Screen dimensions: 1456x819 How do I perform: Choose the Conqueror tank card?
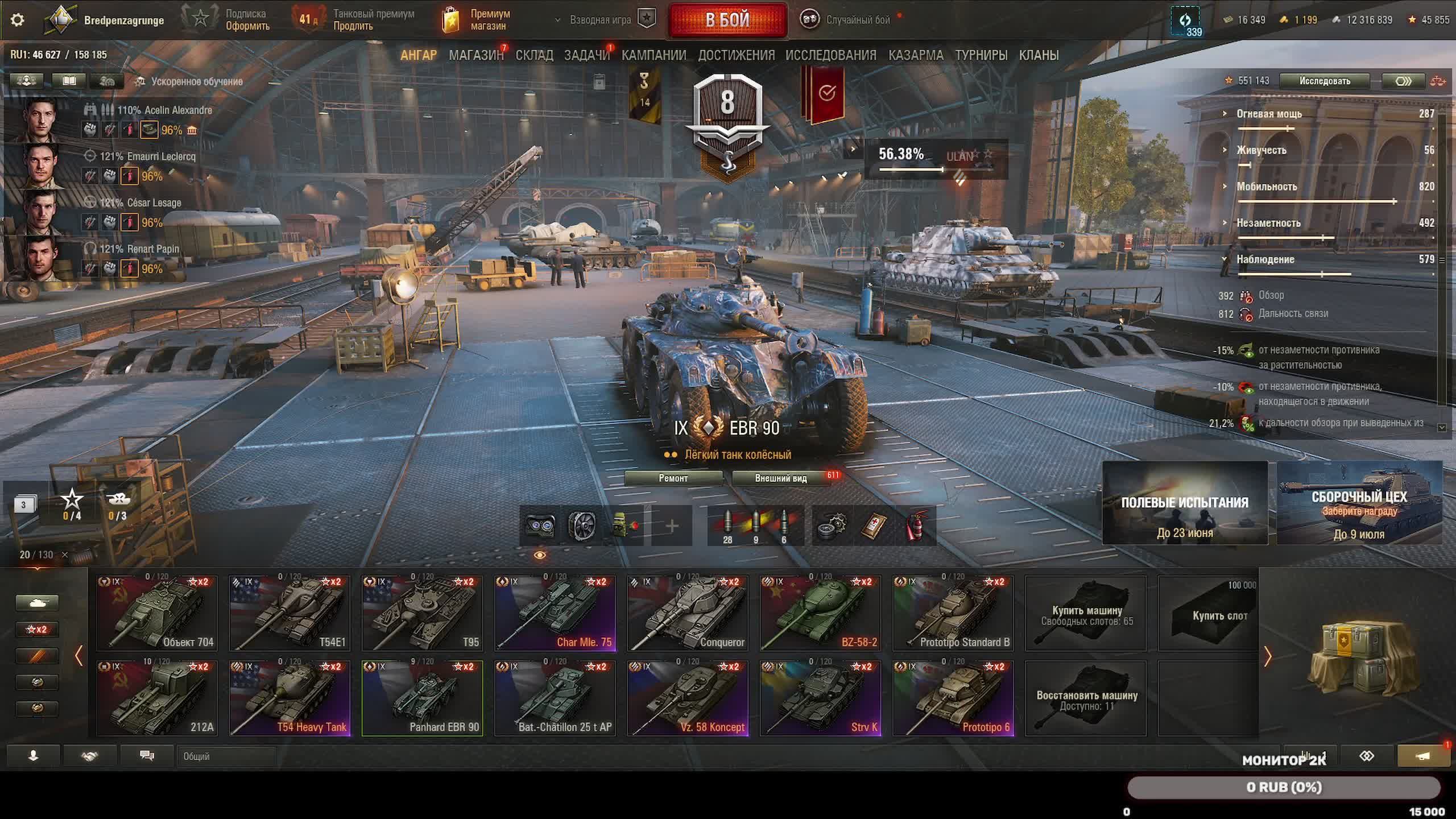pos(688,613)
